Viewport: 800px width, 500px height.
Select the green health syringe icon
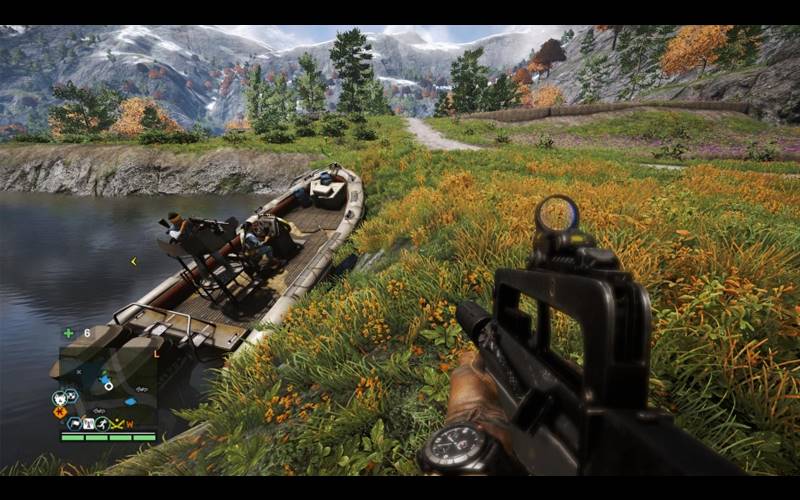68,333
